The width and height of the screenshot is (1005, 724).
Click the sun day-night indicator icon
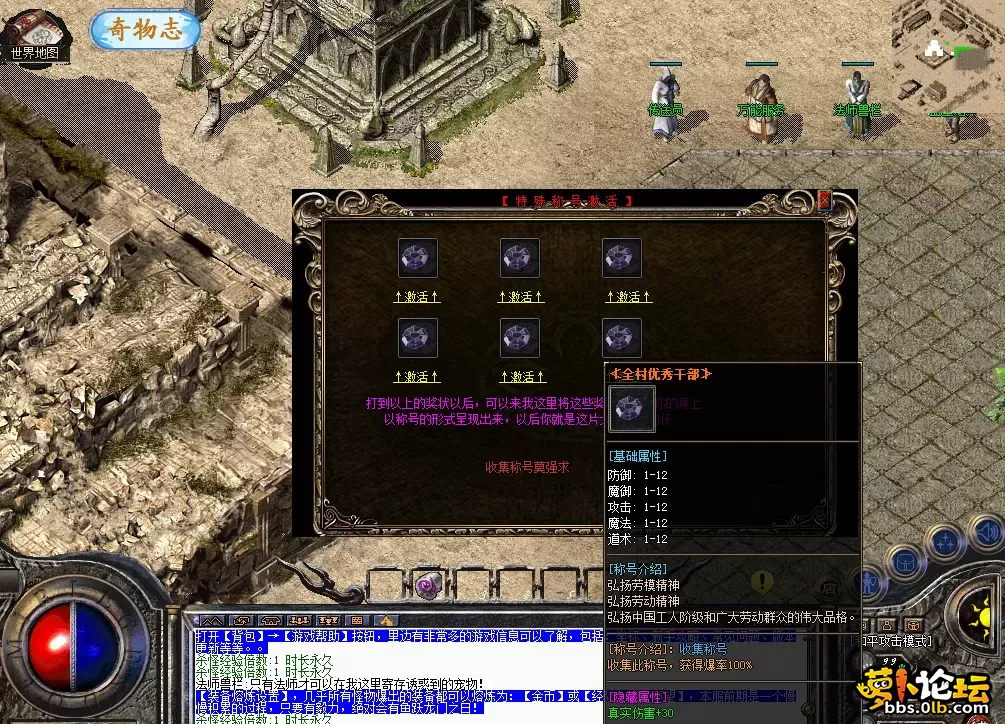pos(975,609)
